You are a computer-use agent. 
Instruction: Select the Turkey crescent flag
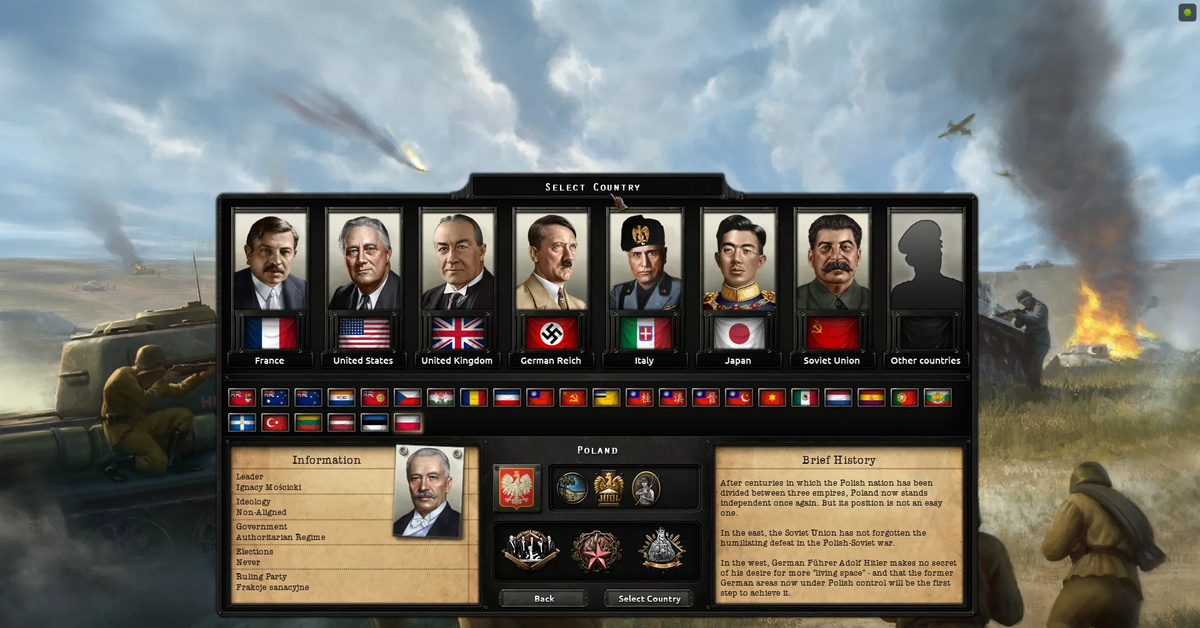(275, 422)
